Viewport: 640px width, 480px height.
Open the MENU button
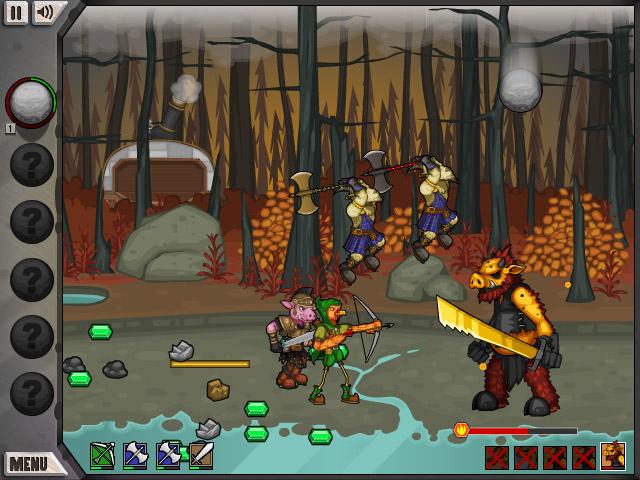point(29,463)
